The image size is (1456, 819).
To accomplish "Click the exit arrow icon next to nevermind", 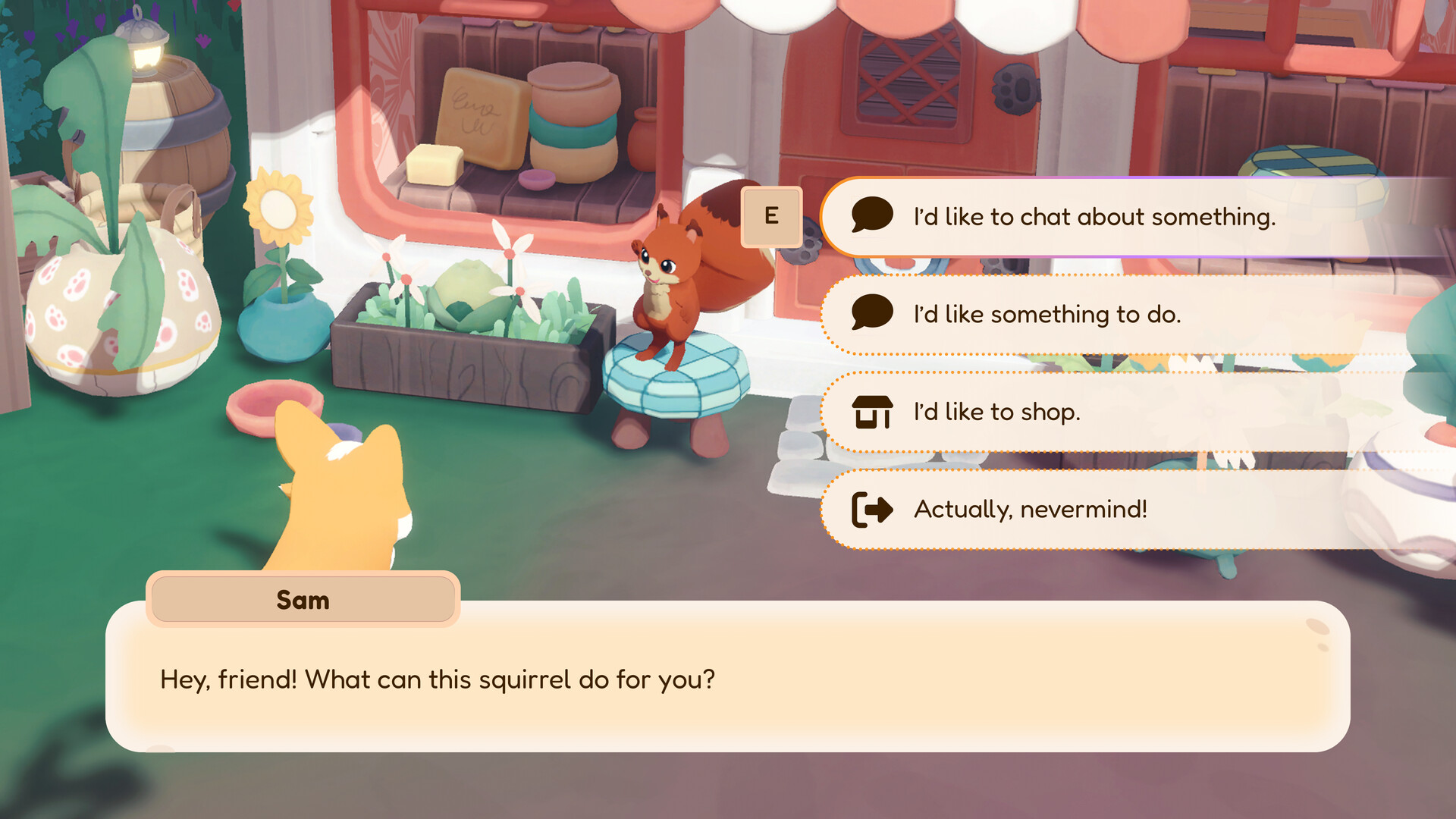I will point(872,510).
